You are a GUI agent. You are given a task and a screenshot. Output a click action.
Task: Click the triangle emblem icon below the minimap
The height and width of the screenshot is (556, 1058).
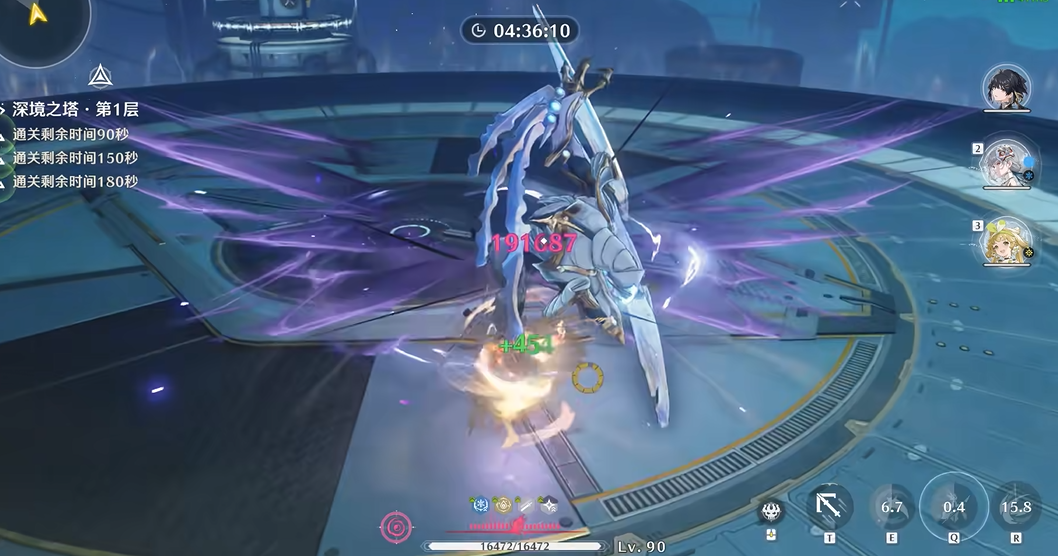[99, 75]
